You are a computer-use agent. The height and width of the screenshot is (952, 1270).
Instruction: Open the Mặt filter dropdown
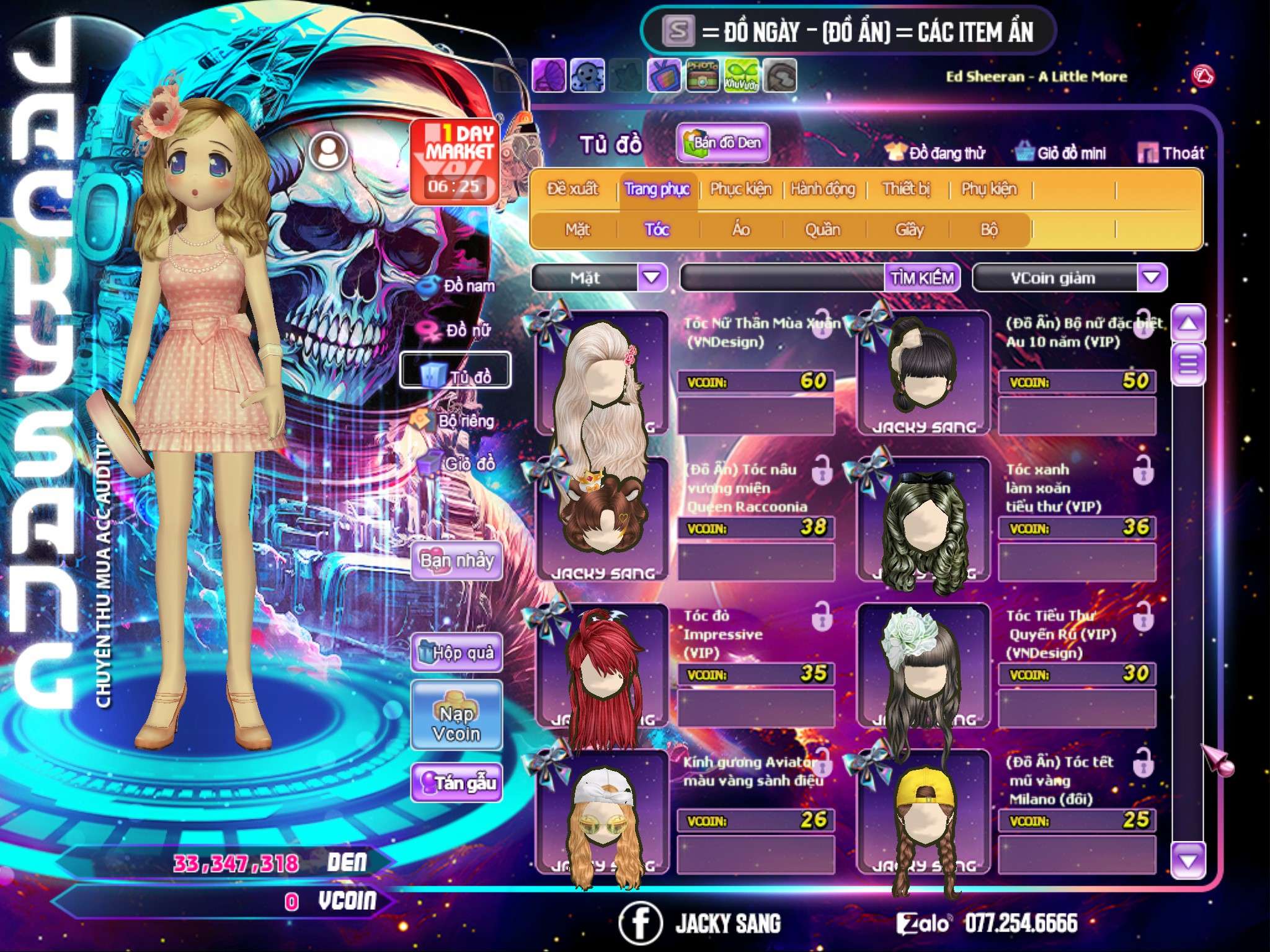(x=652, y=278)
